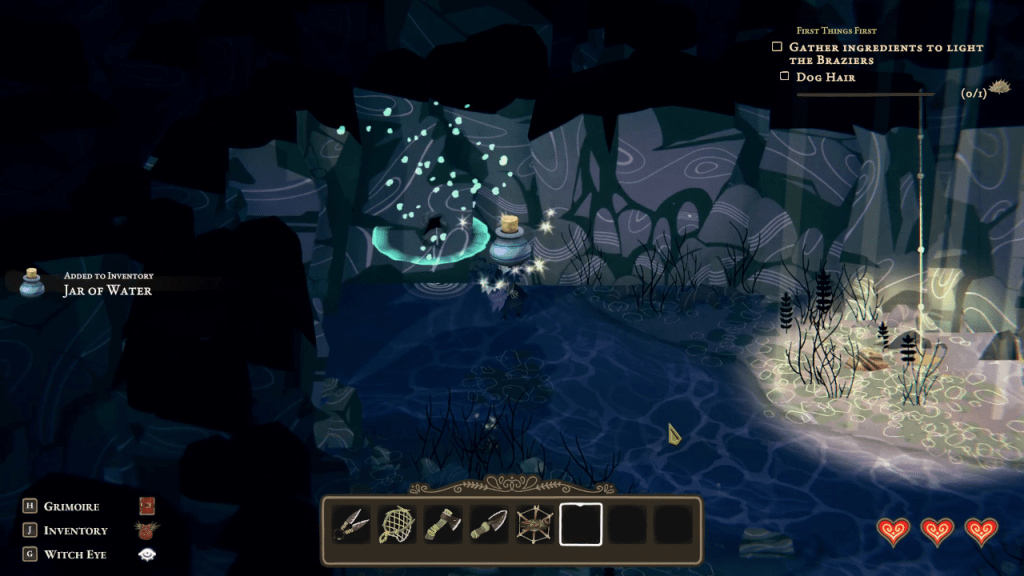Screen dimensions: 1024x576
Task: Select the trowel hotbar slot
Action: point(487,524)
